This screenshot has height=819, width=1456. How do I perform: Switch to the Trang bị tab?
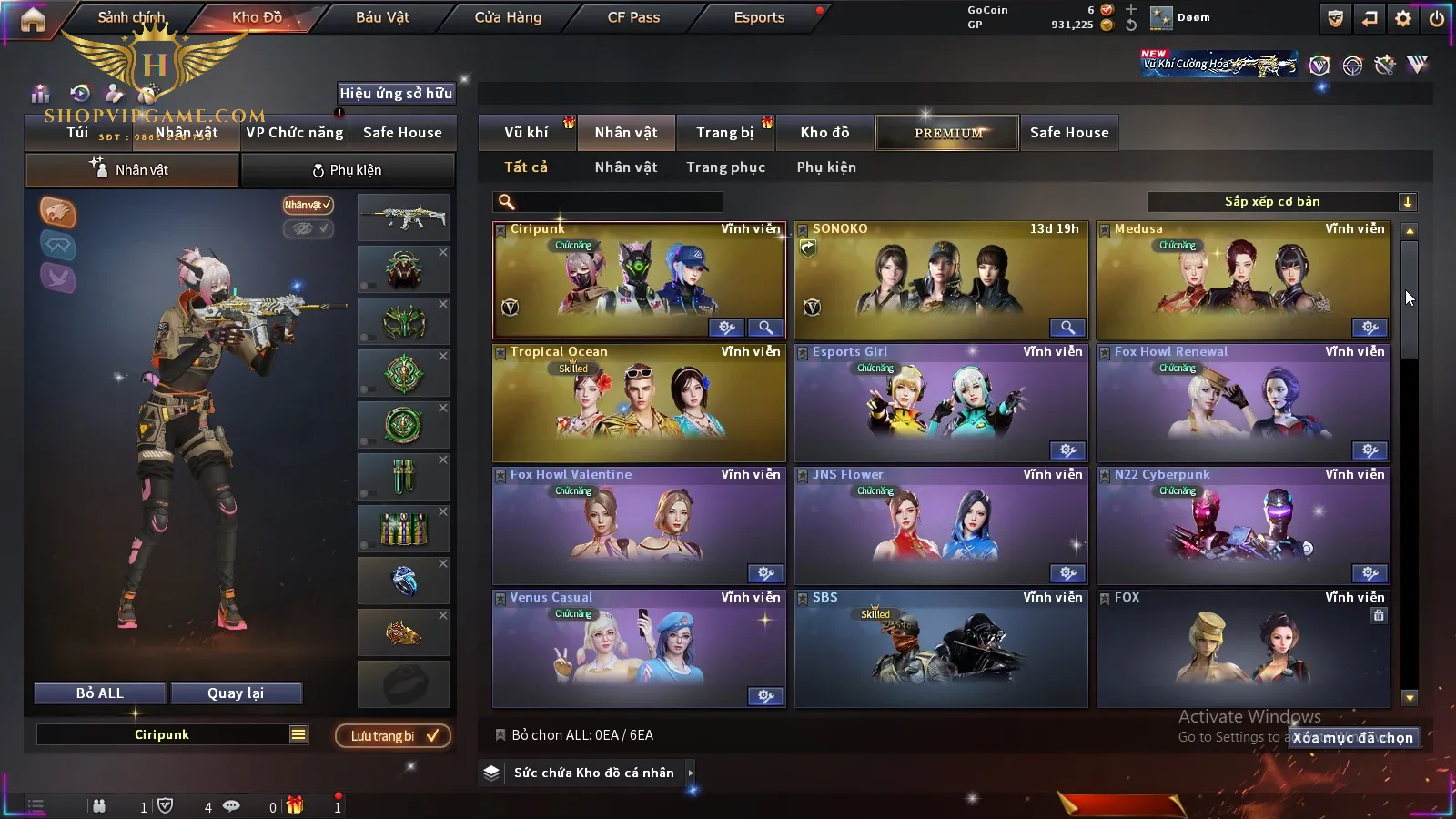click(x=724, y=133)
